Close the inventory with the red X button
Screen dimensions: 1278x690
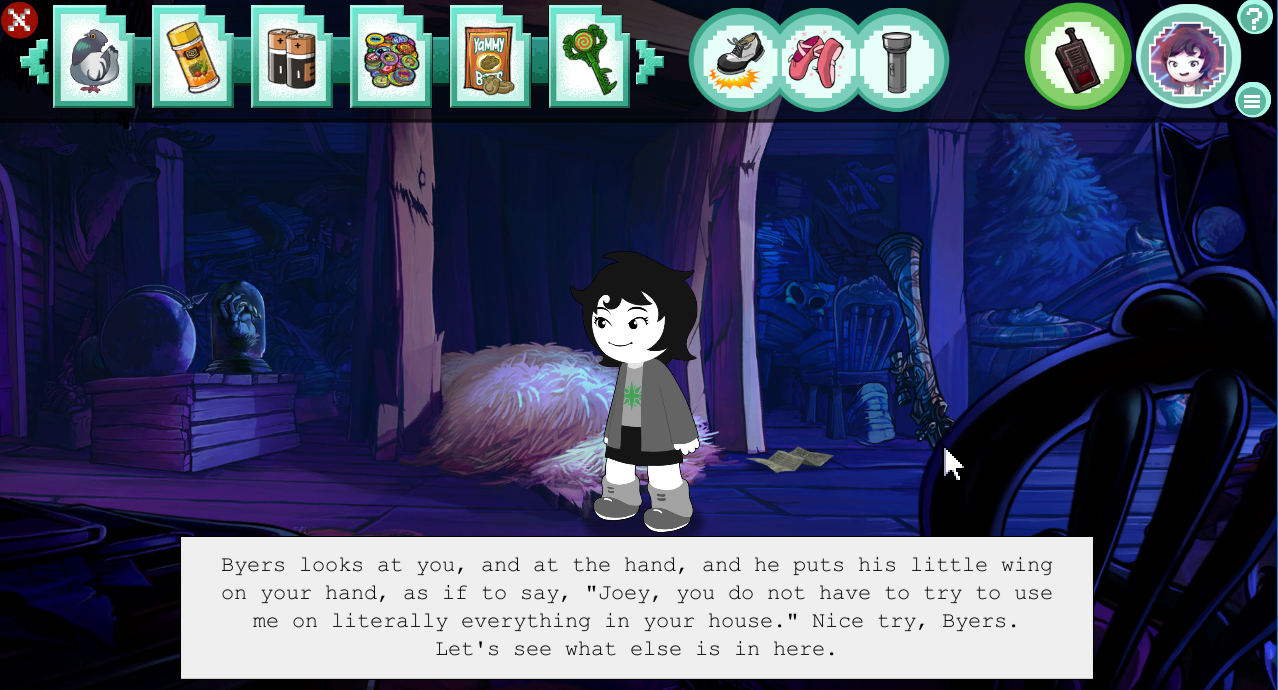point(19,20)
